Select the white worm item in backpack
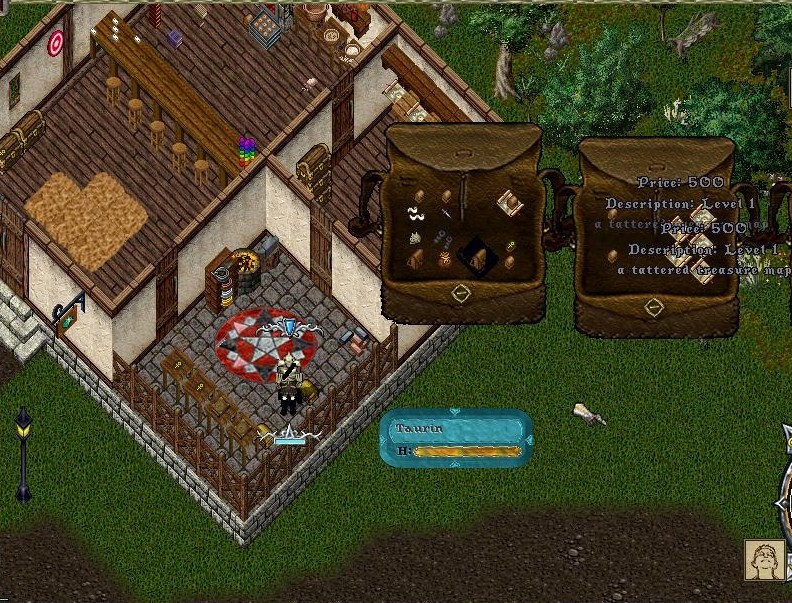Screen dimensions: 792x603 tap(415, 213)
